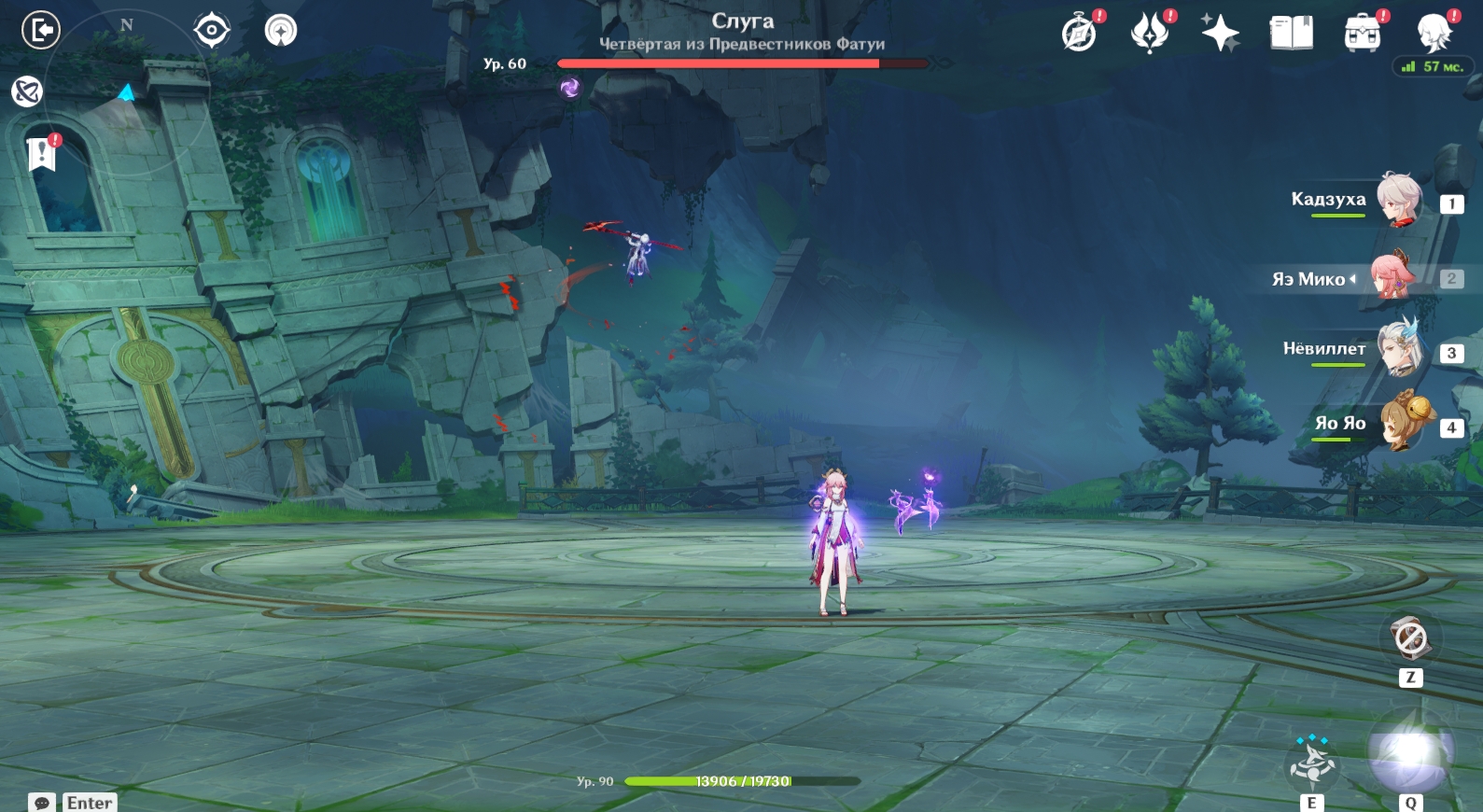Switch to party member Яо Яо
Viewport: 1483px width, 812px height.
click(1403, 424)
